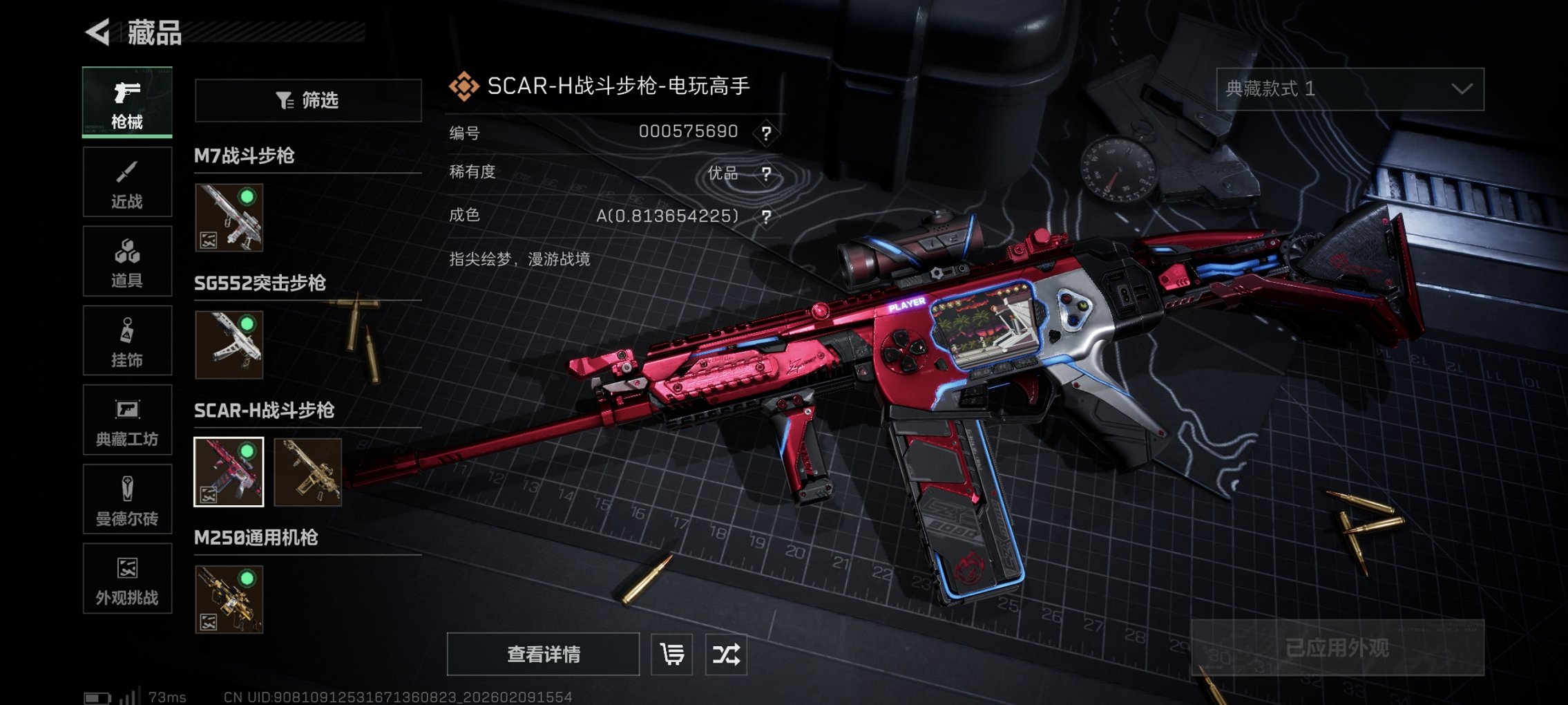The width and height of the screenshot is (1568, 705).
Task: Open the 近战 (melee) category
Action: 127,181
